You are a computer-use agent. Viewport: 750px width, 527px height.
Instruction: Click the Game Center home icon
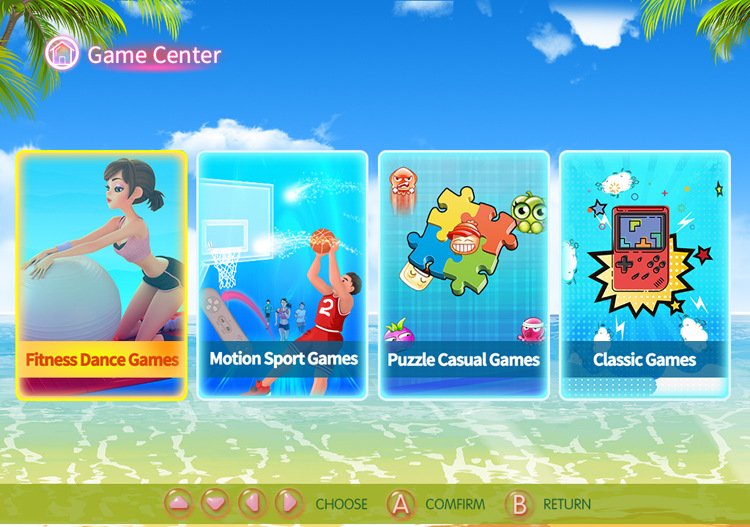coord(62,53)
